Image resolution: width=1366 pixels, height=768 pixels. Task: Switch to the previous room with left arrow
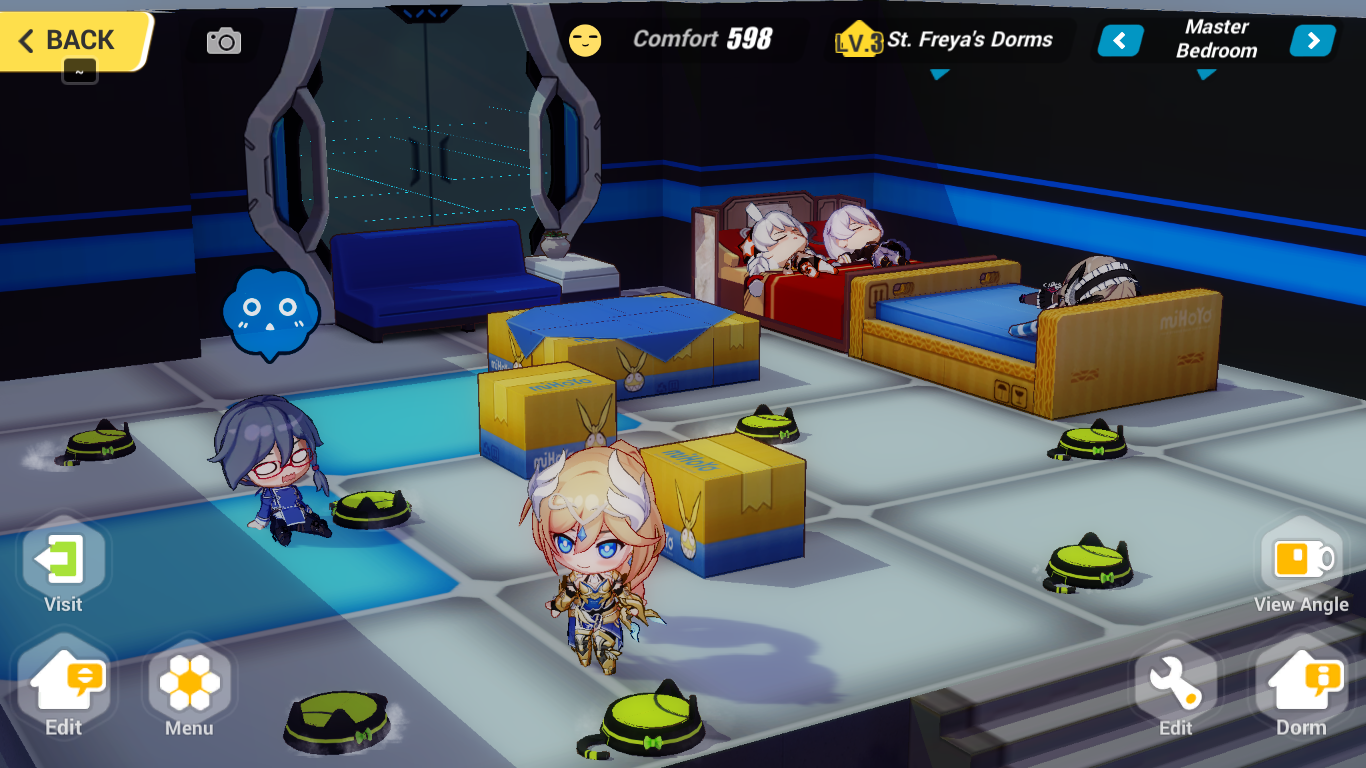[x=1119, y=40]
